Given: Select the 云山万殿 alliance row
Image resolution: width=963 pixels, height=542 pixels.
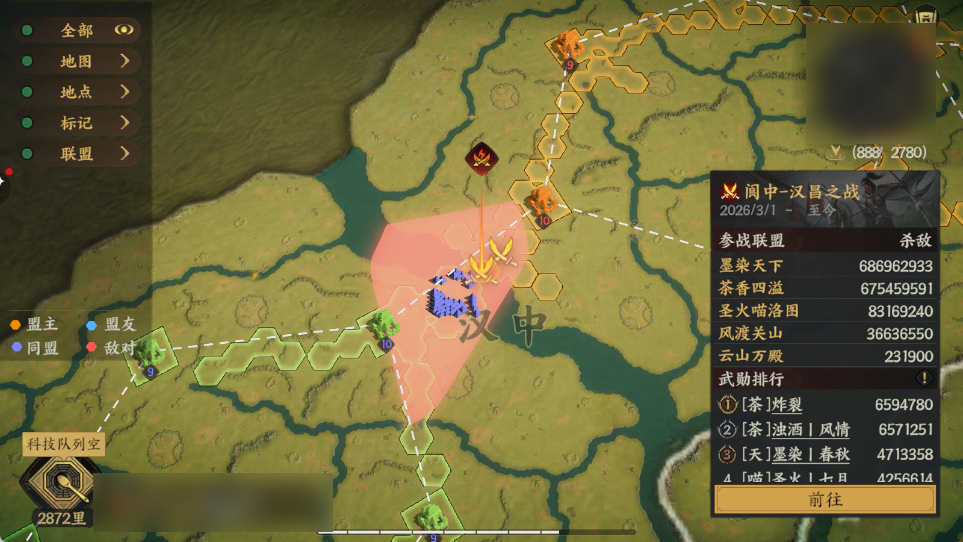Looking at the screenshot, I should [x=825, y=356].
